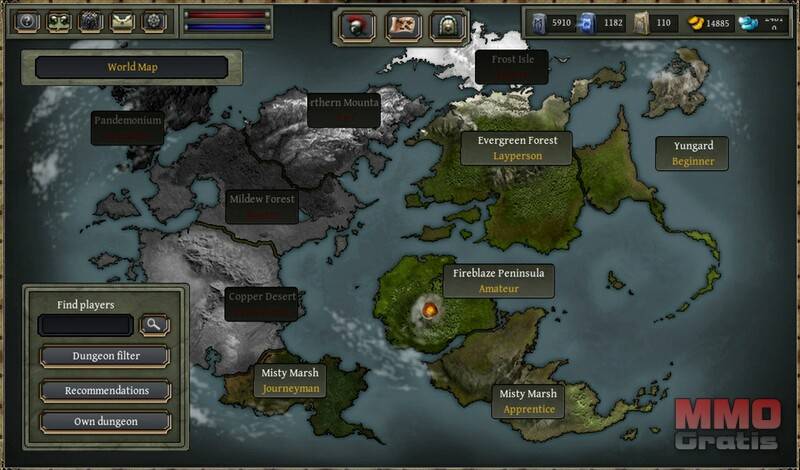Choose Yungard Beginner region
Screen dimensions: 800x470
[x=692, y=153]
